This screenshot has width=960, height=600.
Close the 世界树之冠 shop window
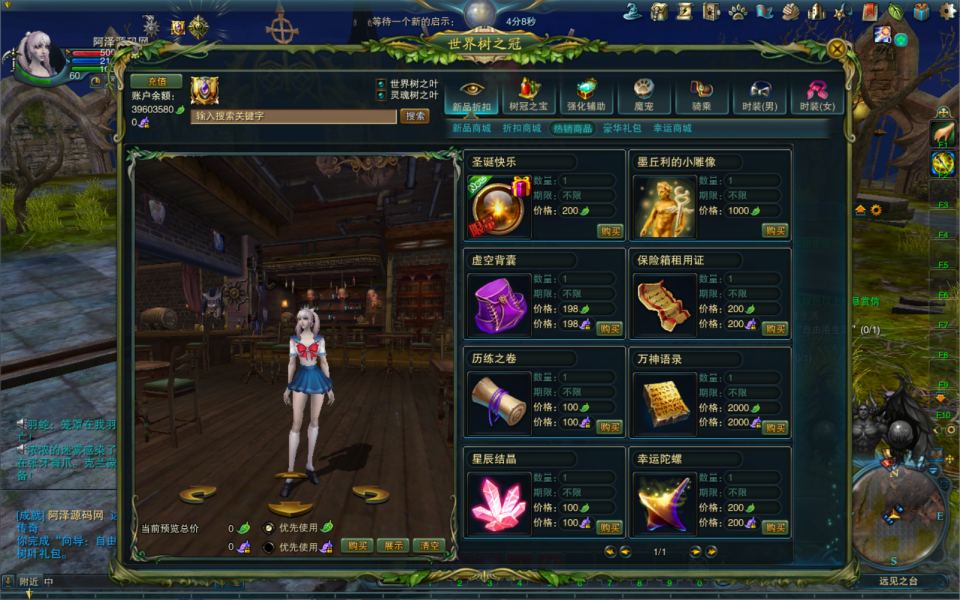[837, 47]
